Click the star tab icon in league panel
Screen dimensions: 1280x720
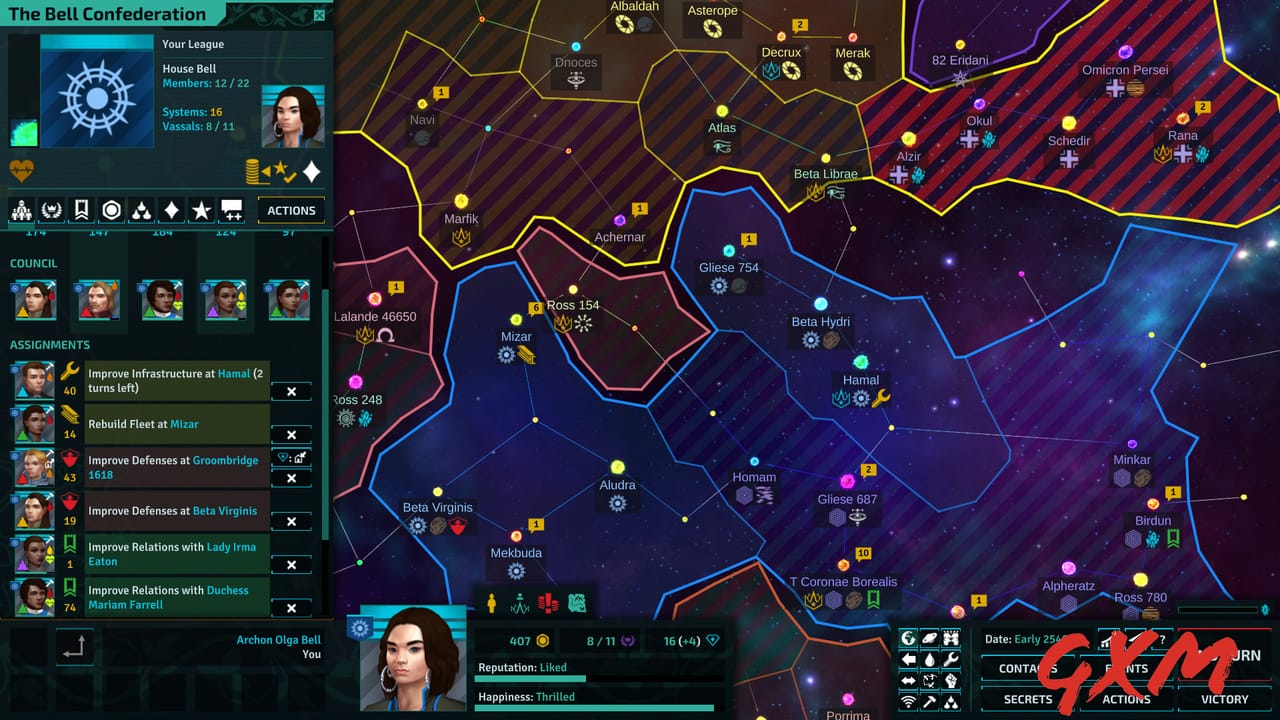coord(203,210)
